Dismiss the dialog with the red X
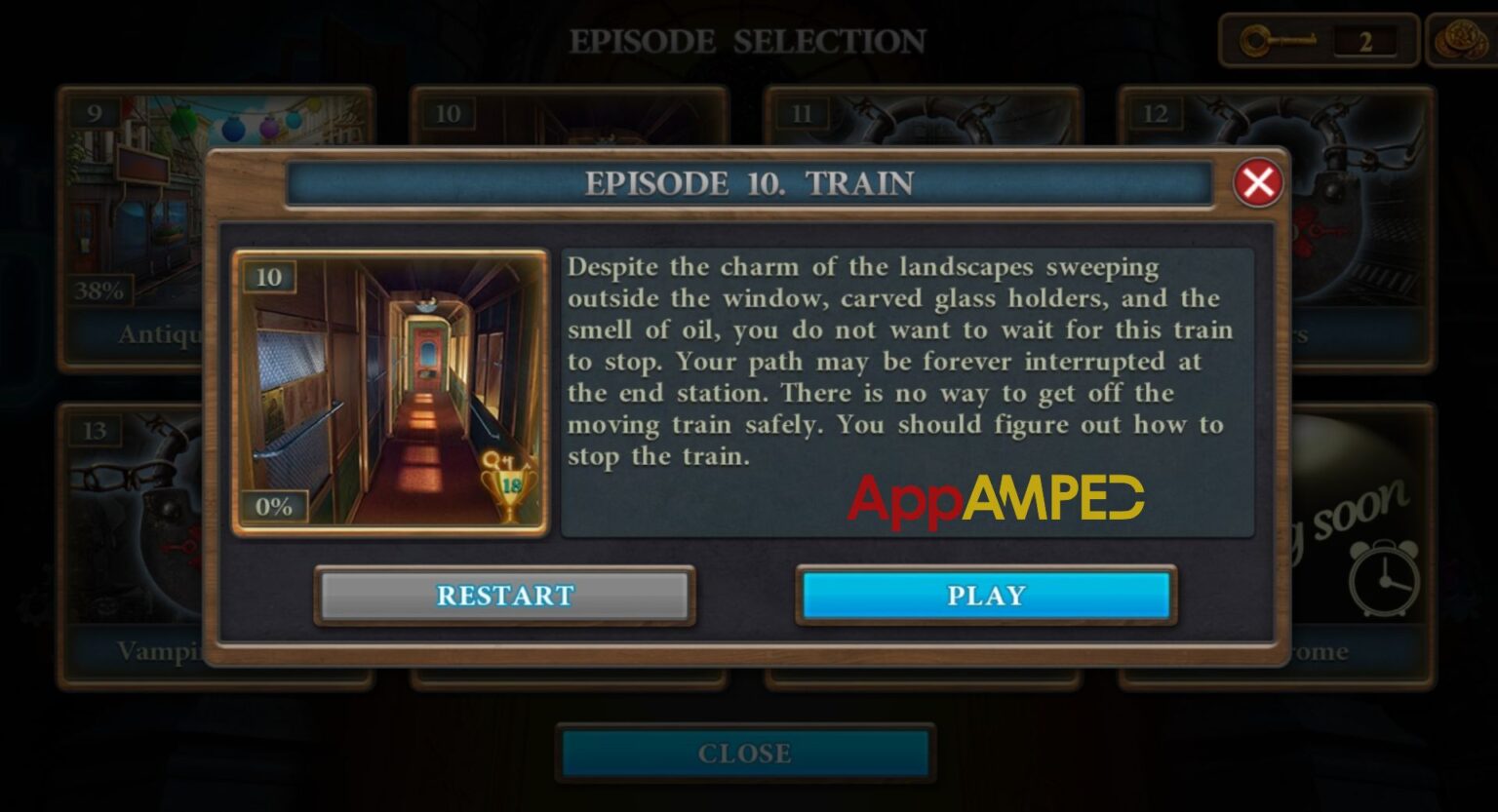Image resolution: width=1498 pixels, height=812 pixels. 1257,183
